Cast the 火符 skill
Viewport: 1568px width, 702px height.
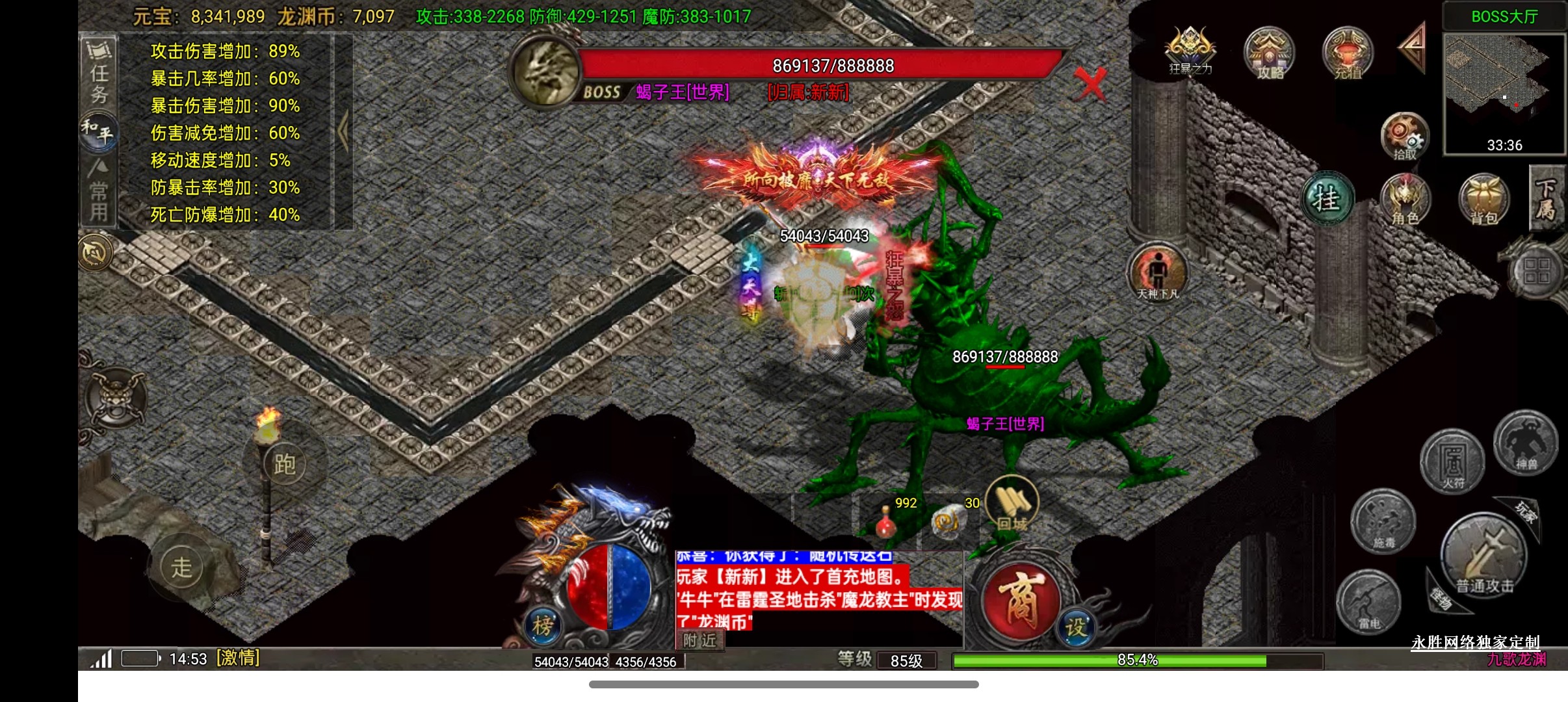click(x=1452, y=461)
